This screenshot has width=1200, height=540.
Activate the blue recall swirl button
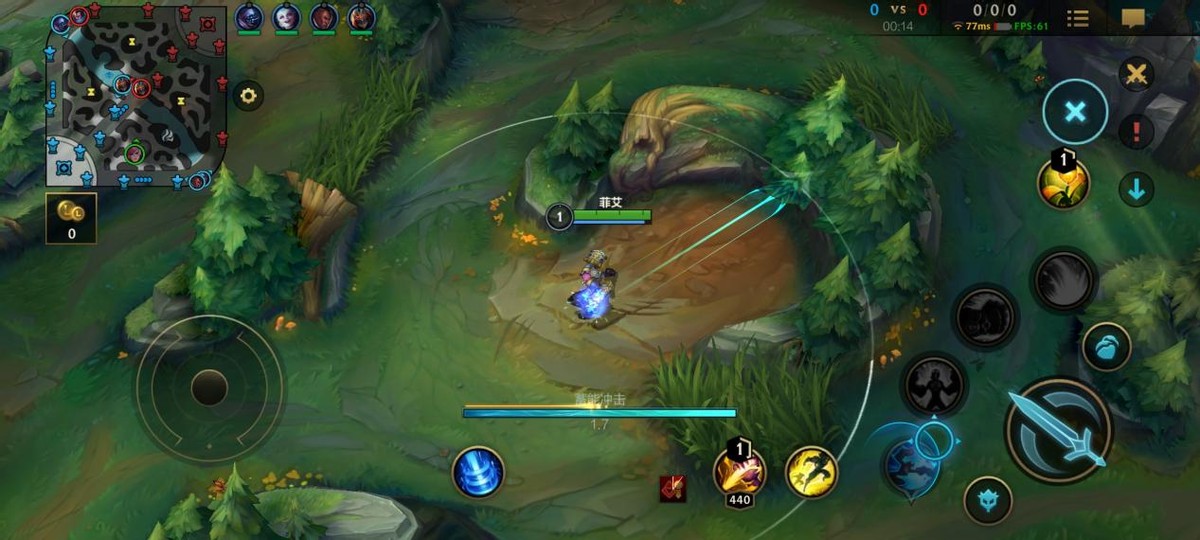click(478, 472)
